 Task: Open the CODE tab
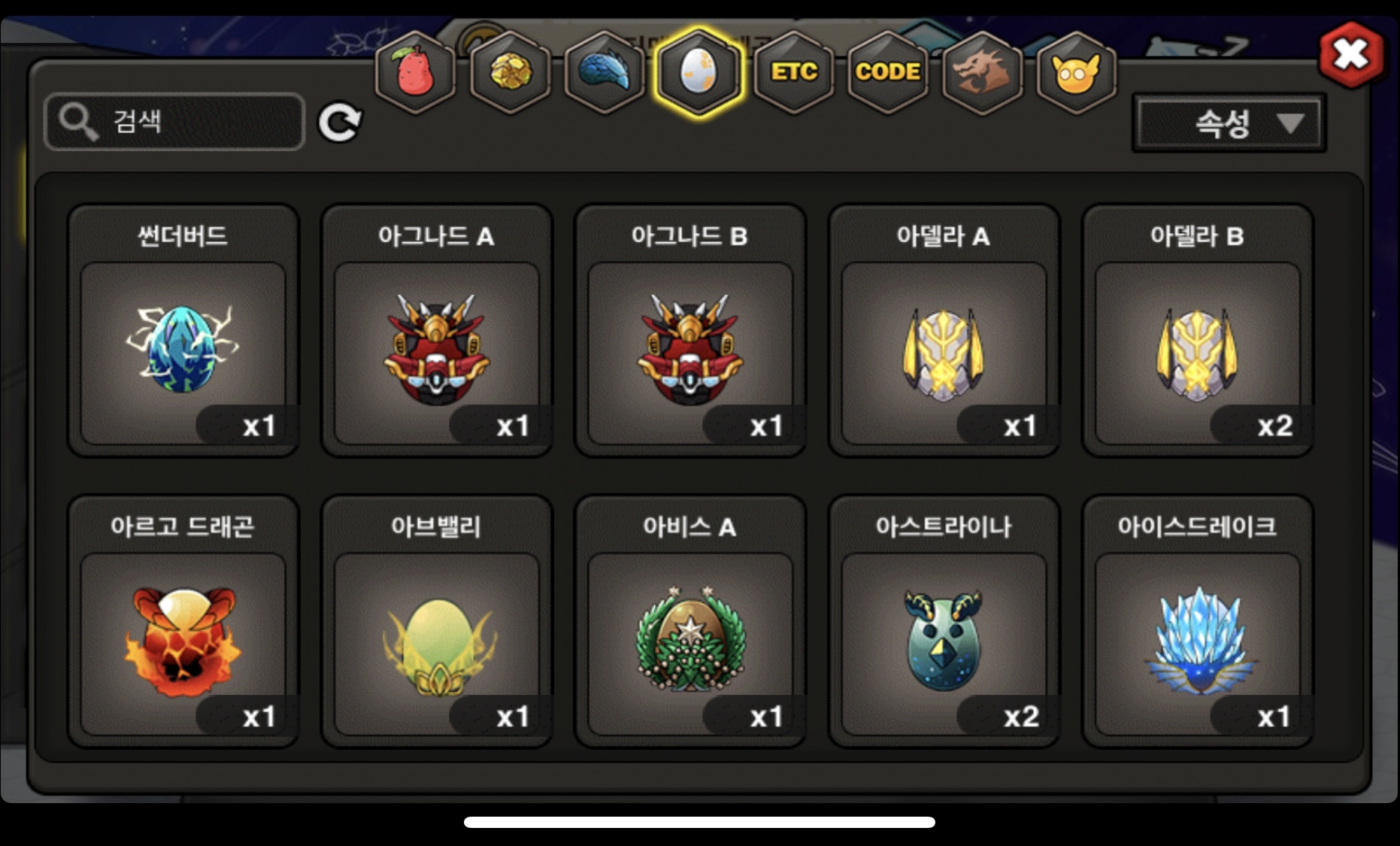tap(888, 73)
